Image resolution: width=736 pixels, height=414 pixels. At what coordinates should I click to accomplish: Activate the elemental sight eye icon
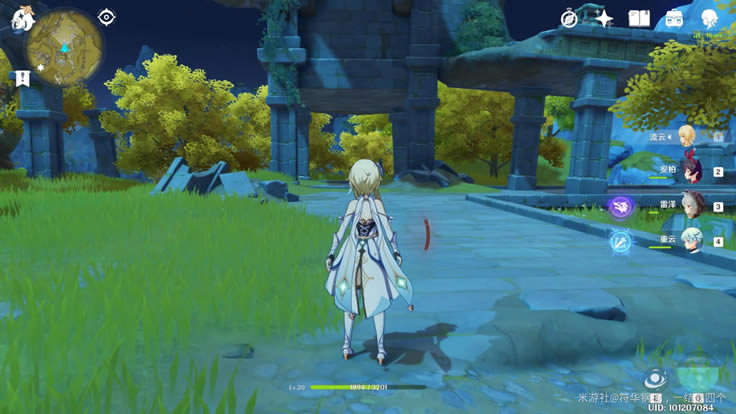107,16
